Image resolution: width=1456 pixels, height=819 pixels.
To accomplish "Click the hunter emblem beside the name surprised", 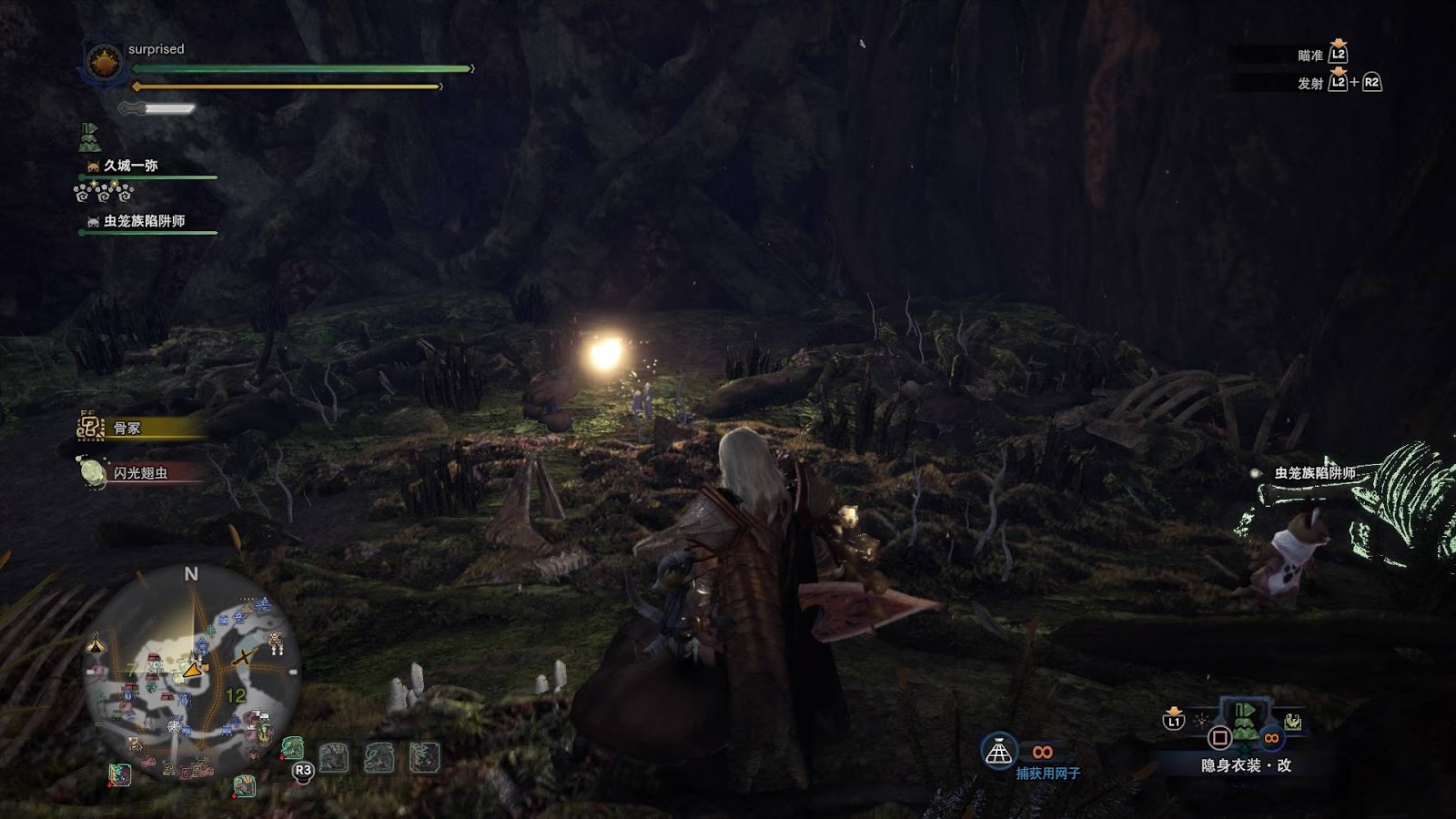I will coord(104,63).
